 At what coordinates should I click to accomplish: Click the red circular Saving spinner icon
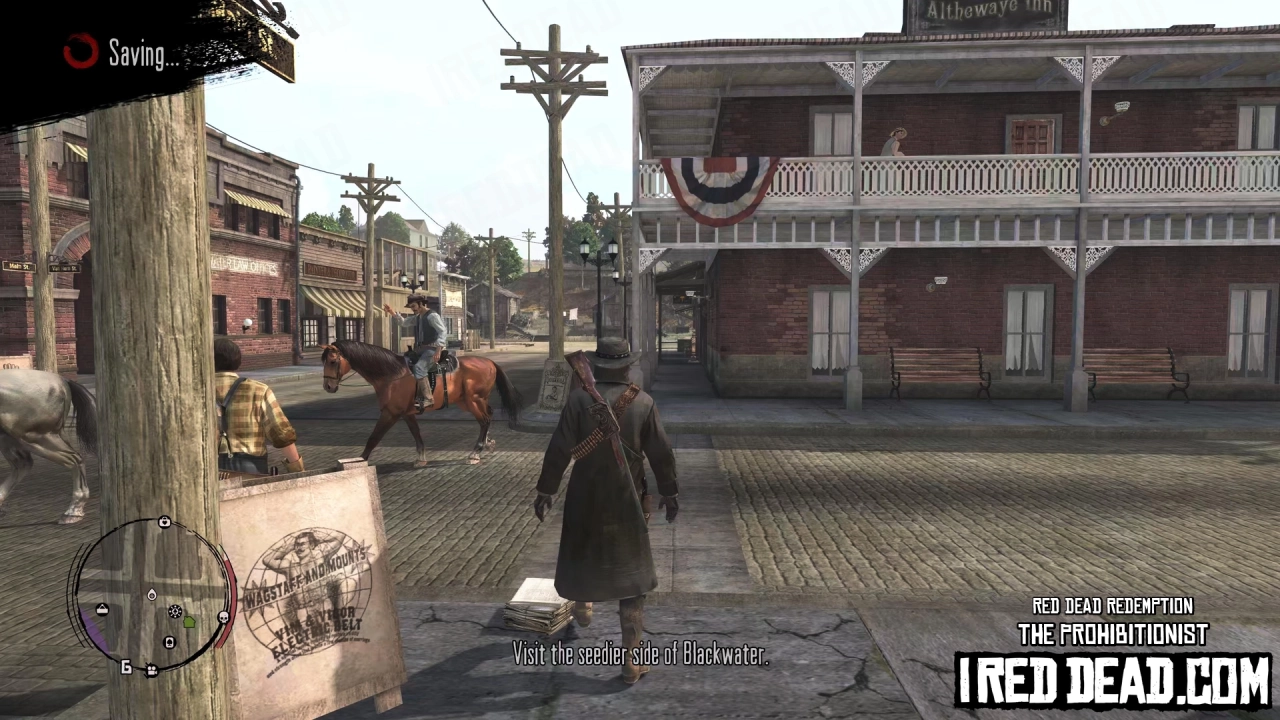[x=79, y=53]
